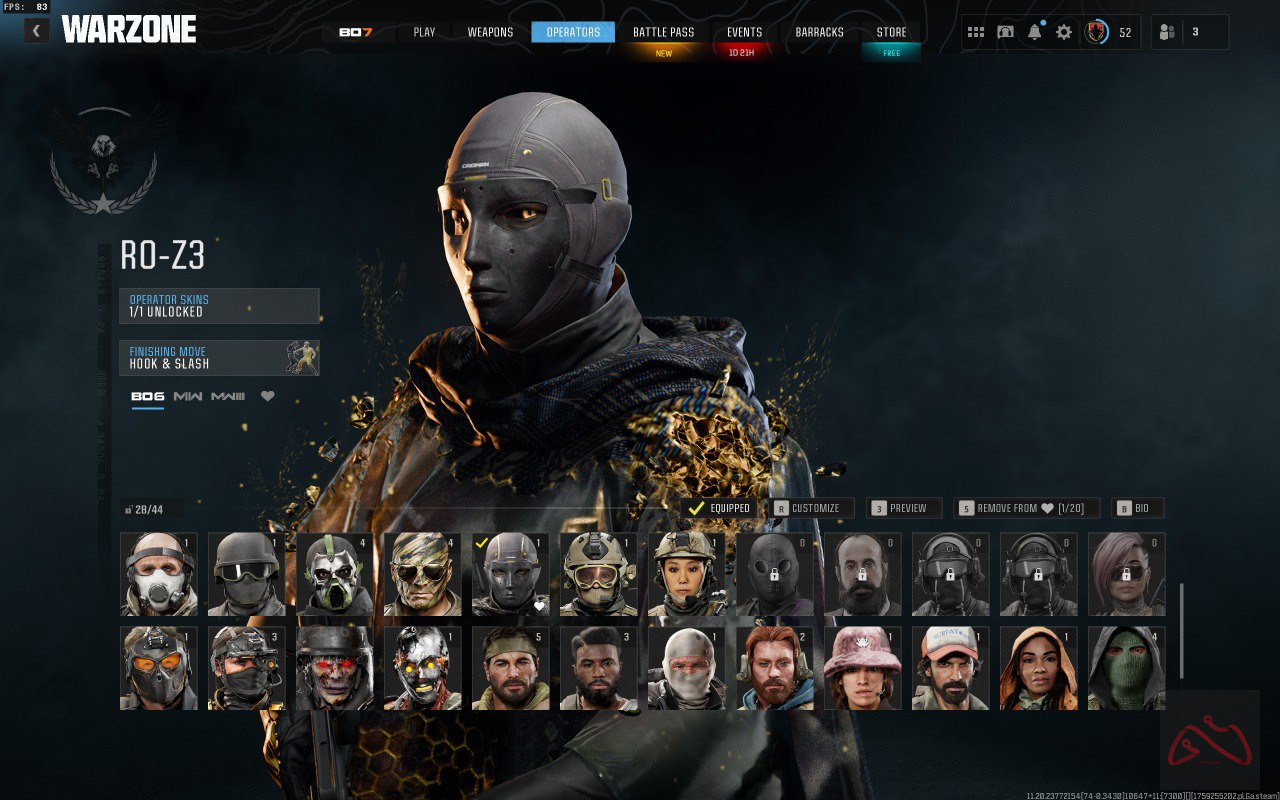1280x800 pixels.
Task: Go back with the top-left arrow
Action: click(37, 30)
